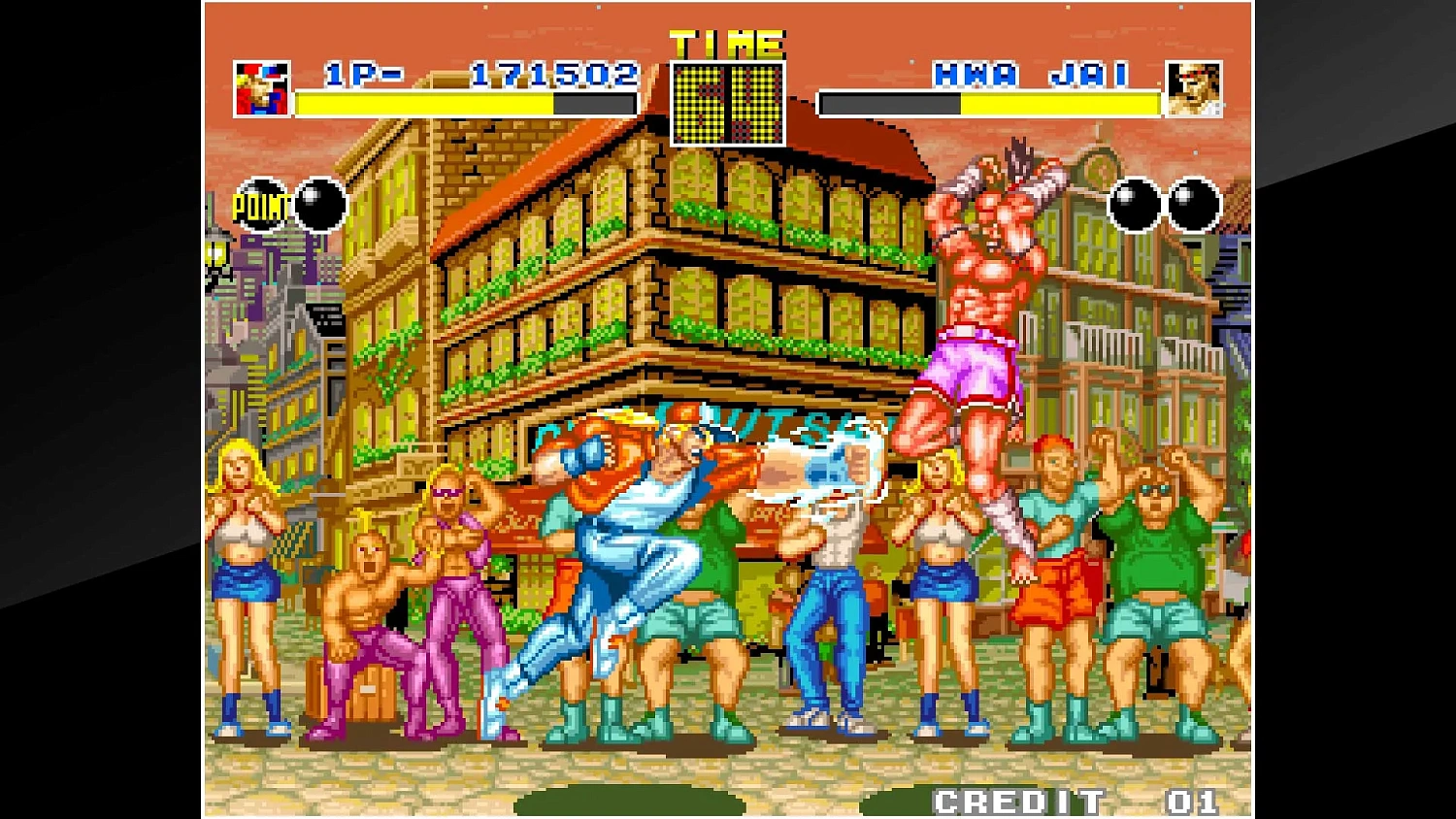This screenshot has width=1456, height=819.
Task: Click the POINT orb on the left
Action: pos(258,204)
